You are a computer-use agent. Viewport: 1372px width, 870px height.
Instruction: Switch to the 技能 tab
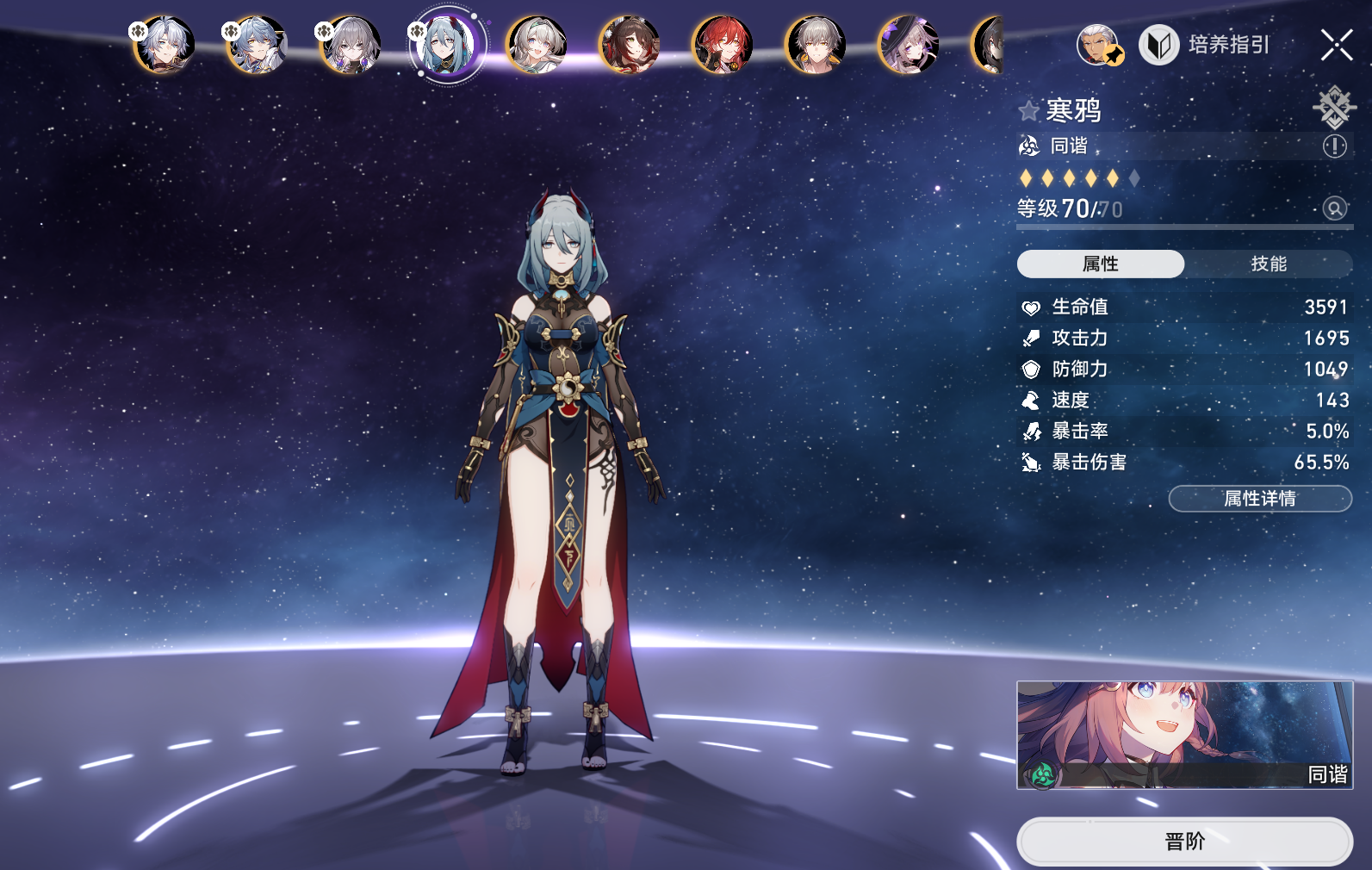coord(1269,264)
